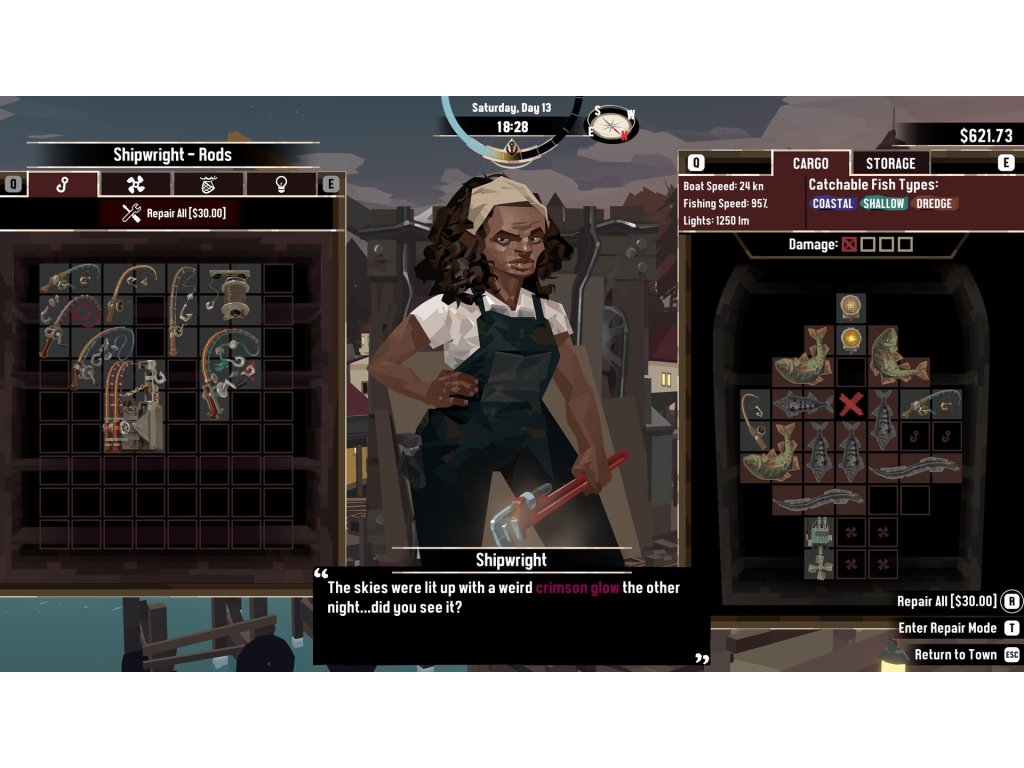The height and width of the screenshot is (768, 1024).
Task: Select the Cargo tab
Action: [810, 163]
